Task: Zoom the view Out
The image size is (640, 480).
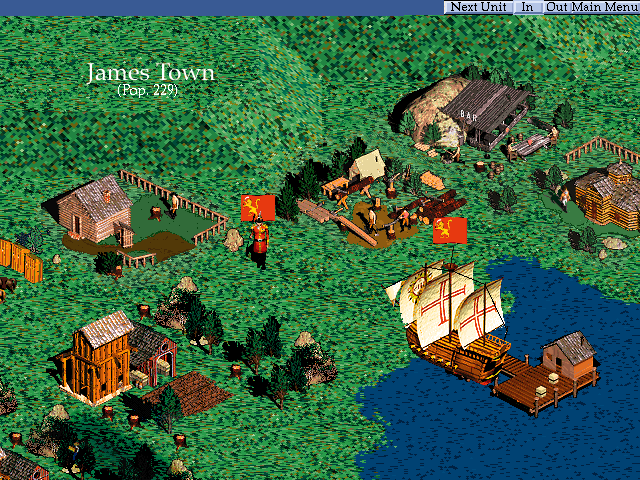Action: (557, 7)
